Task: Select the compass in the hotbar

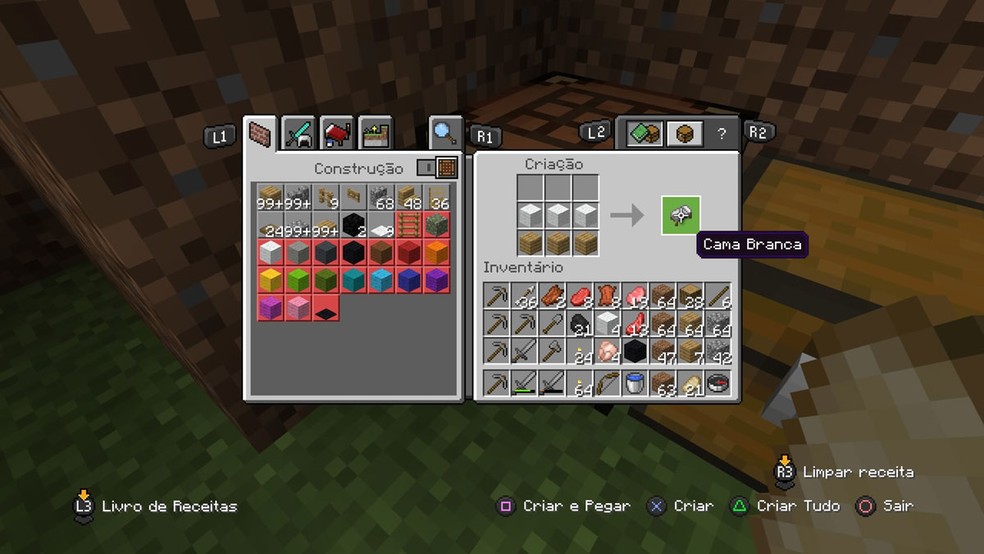Action: [717, 383]
